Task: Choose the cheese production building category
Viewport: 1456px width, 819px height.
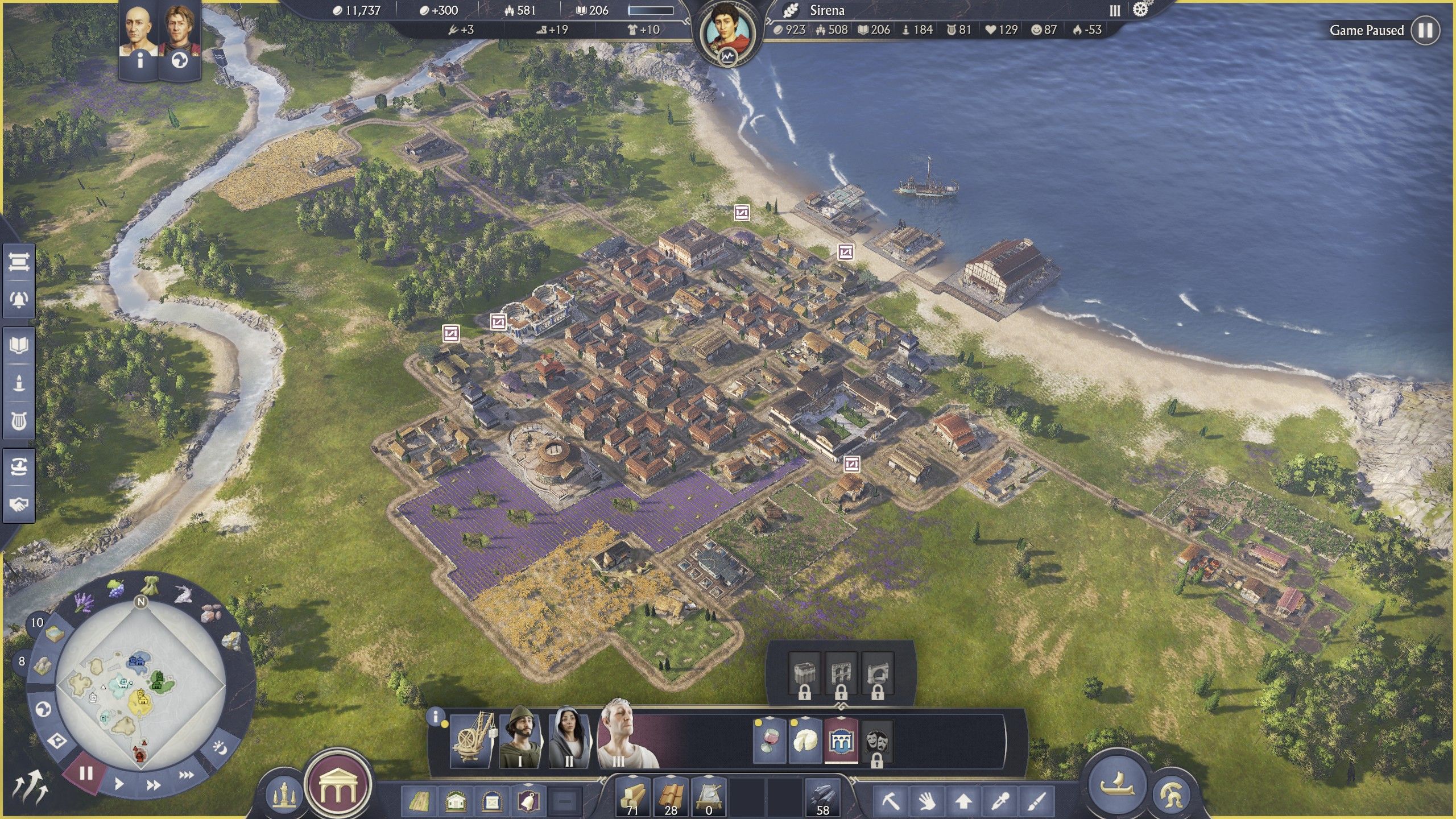Action: click(x=805, y=741)
